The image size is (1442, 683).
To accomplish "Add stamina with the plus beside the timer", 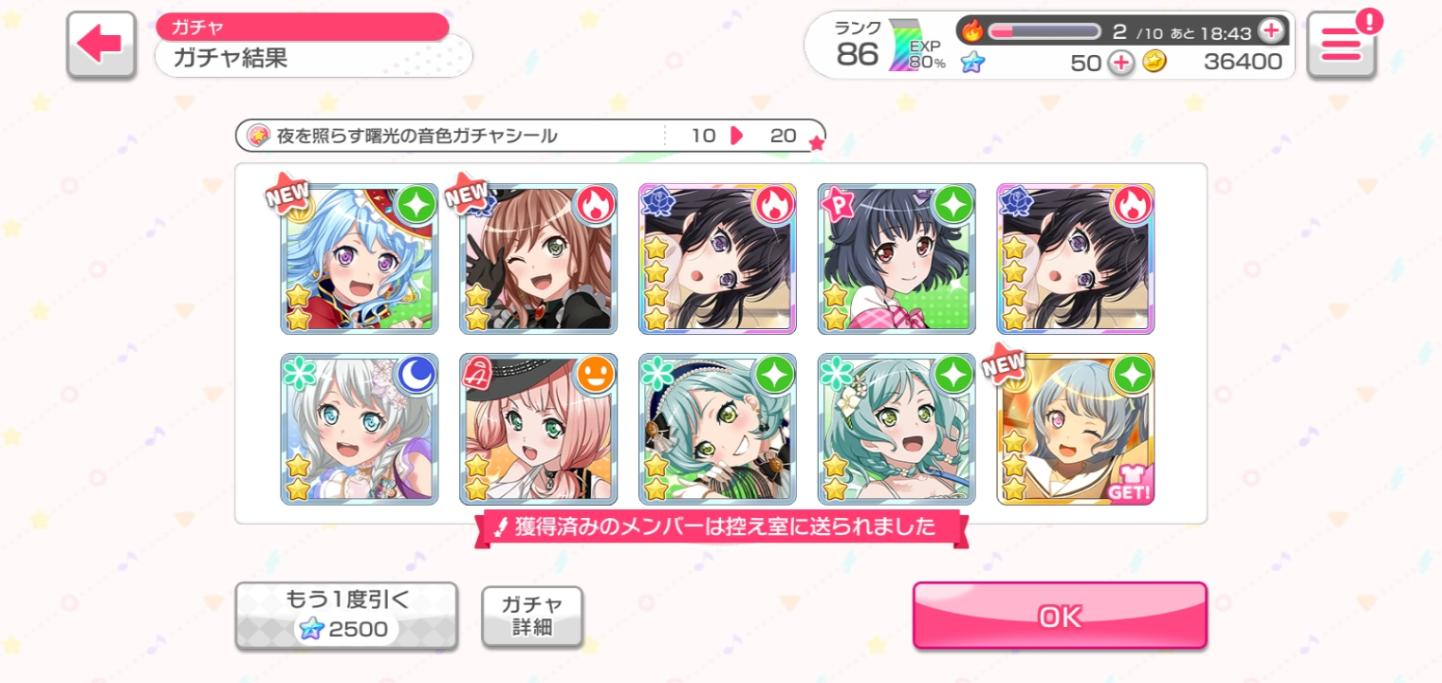I will point(1270,31).
